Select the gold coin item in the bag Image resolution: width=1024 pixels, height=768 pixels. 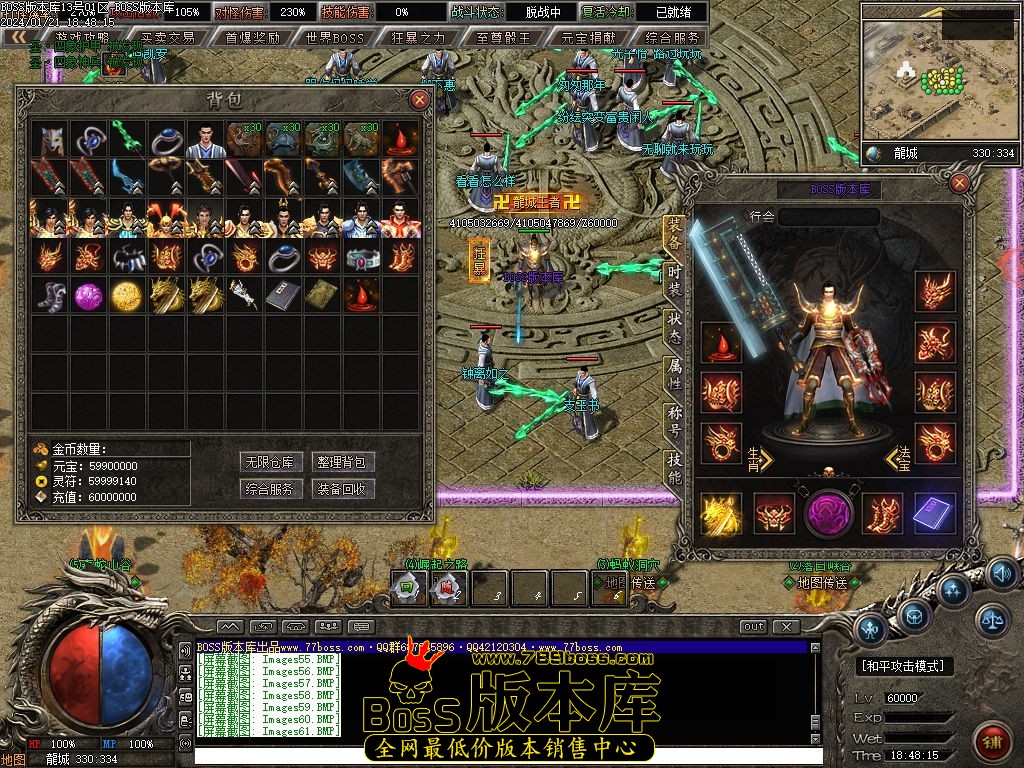tap(127, 294)
